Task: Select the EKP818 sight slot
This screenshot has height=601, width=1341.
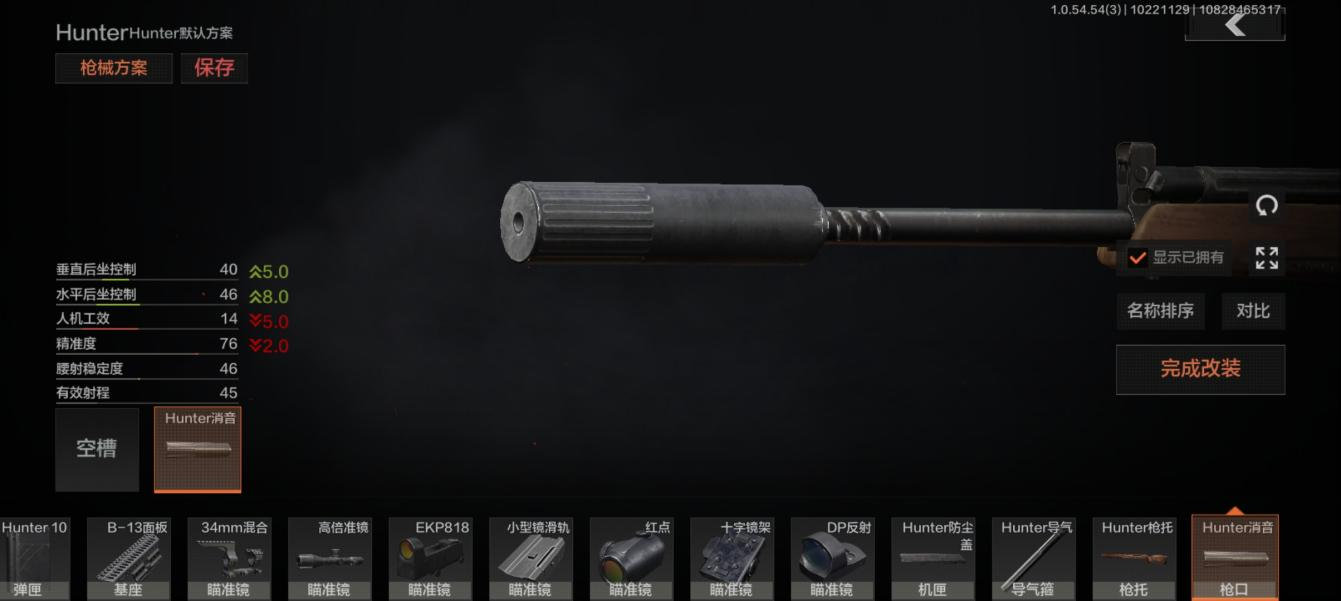Action: [430, 558]
